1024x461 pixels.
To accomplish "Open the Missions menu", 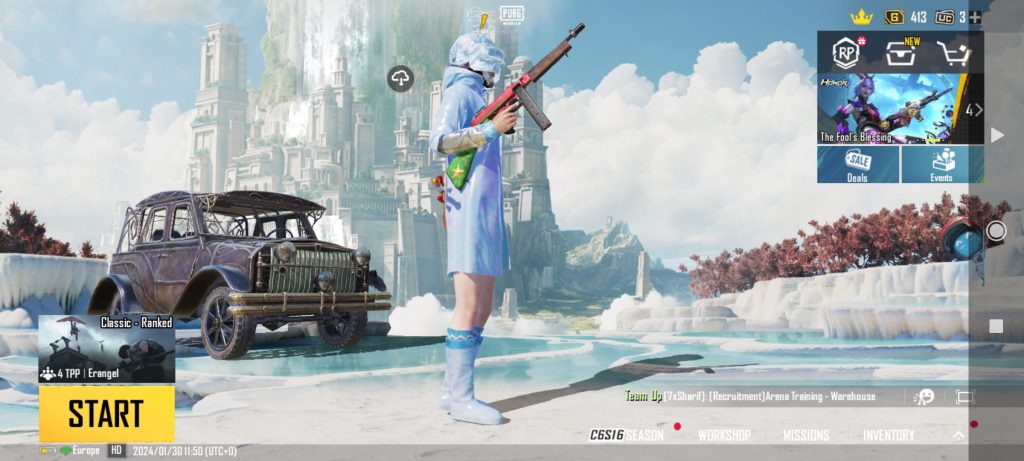I will tap(805, 435).
